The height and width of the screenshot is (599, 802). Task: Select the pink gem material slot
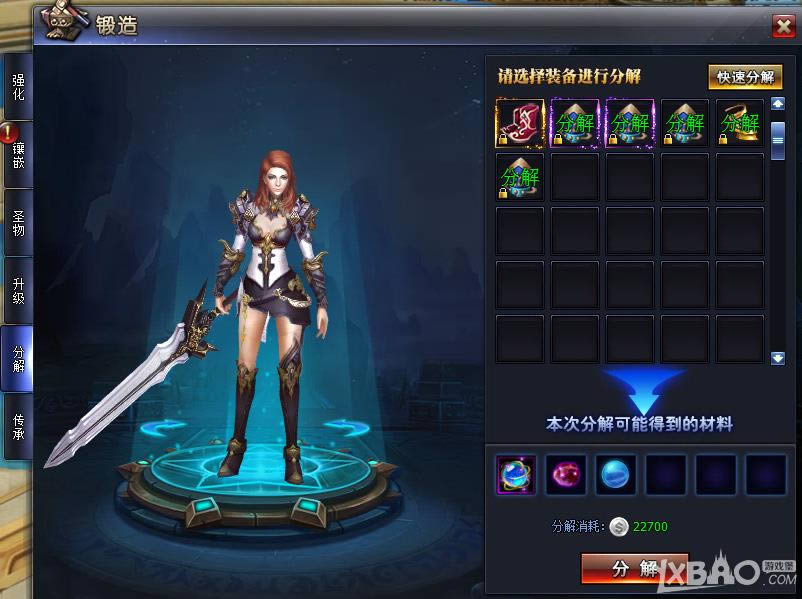(566, 475)
